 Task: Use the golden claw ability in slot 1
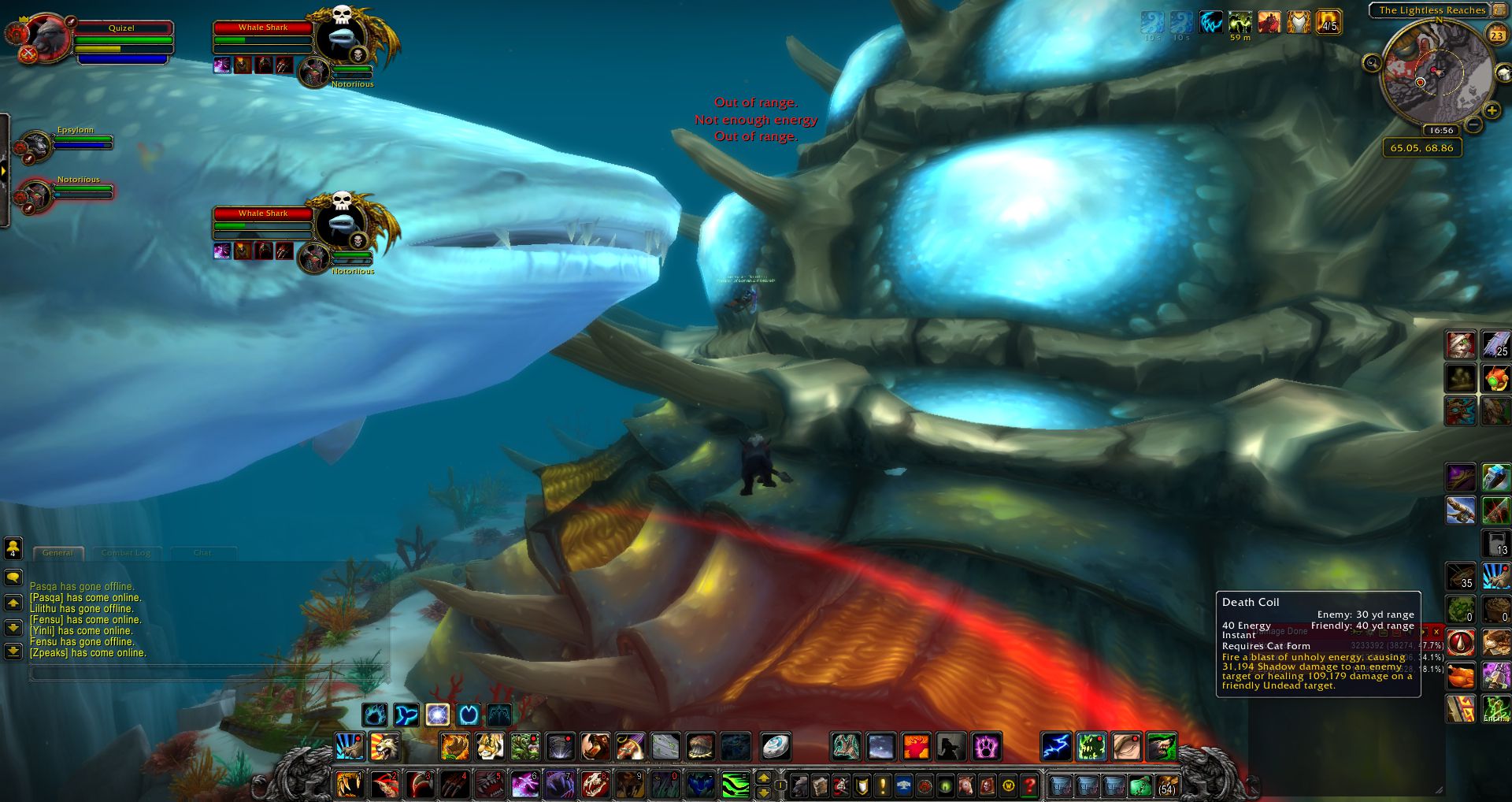pyautogui.click(x=347, y=785)
